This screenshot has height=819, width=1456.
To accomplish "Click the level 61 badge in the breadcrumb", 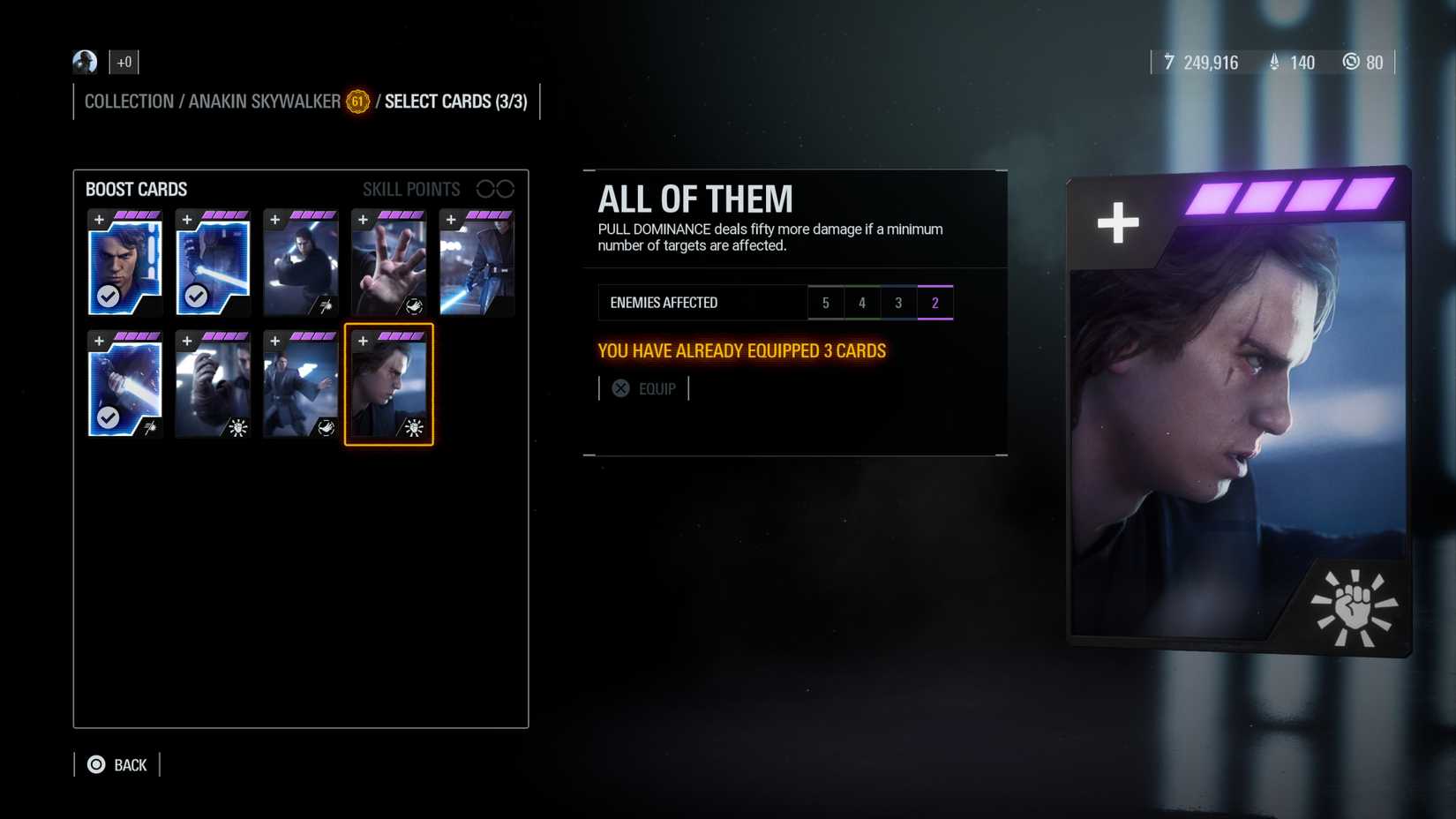I will pyautogui.click(x=356, y=102).
